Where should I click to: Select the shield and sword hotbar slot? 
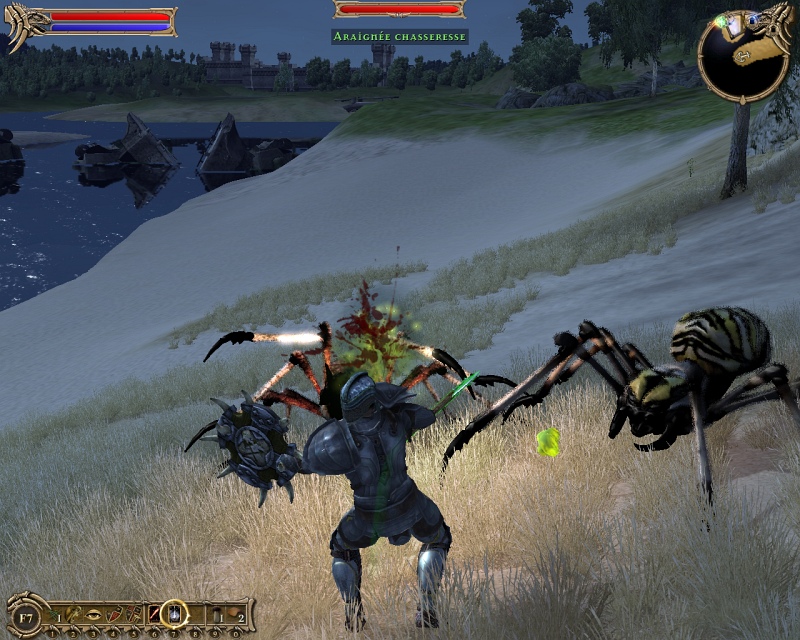coord(134,611)
